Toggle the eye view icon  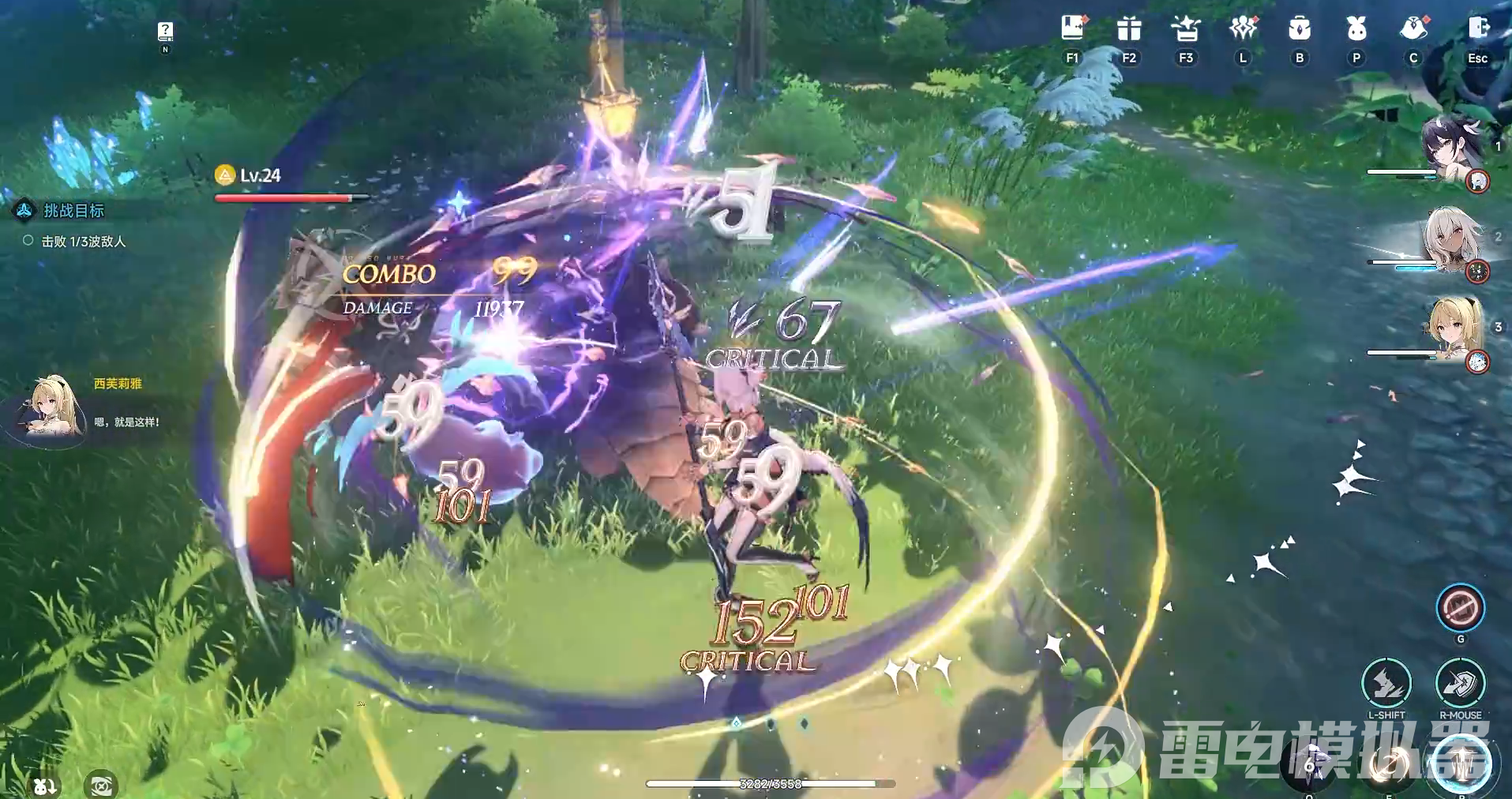(x=101, y=785)
